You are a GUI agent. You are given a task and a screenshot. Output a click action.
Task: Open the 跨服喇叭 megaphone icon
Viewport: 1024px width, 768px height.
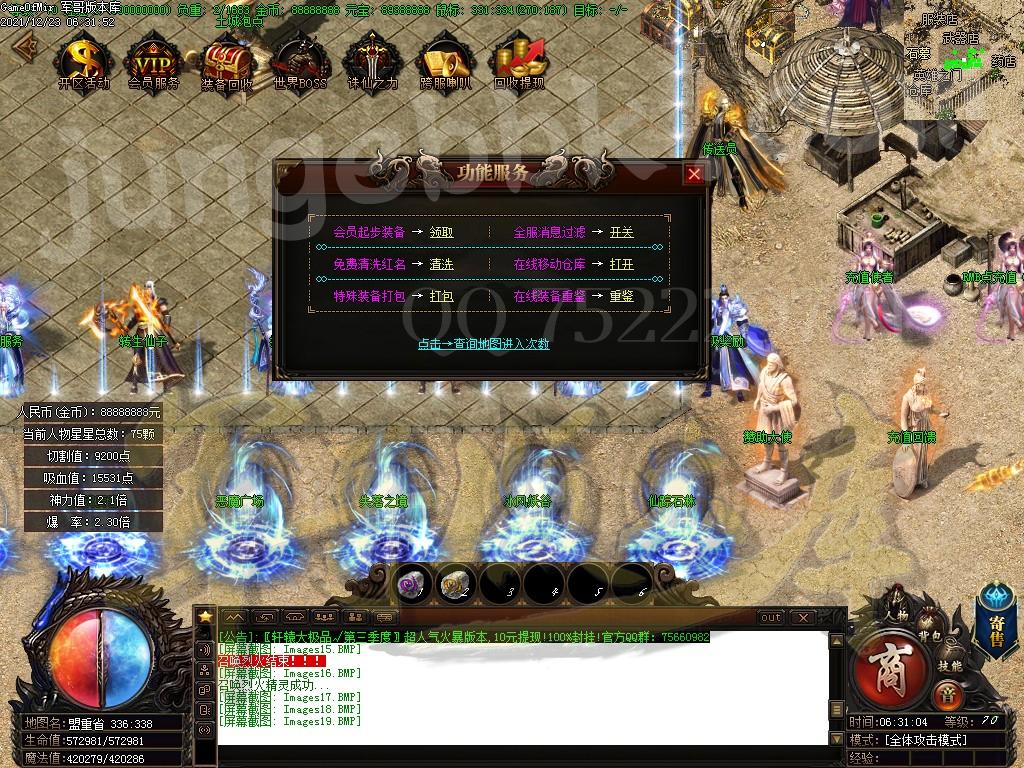pyautogui.click(x=445, y=62)
